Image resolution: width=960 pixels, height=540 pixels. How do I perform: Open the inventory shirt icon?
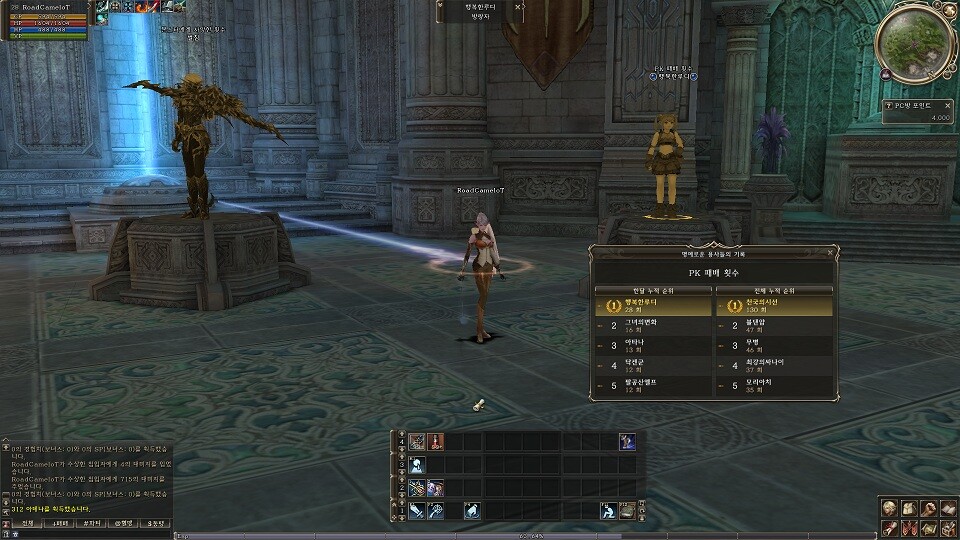(x=908, y=509)
